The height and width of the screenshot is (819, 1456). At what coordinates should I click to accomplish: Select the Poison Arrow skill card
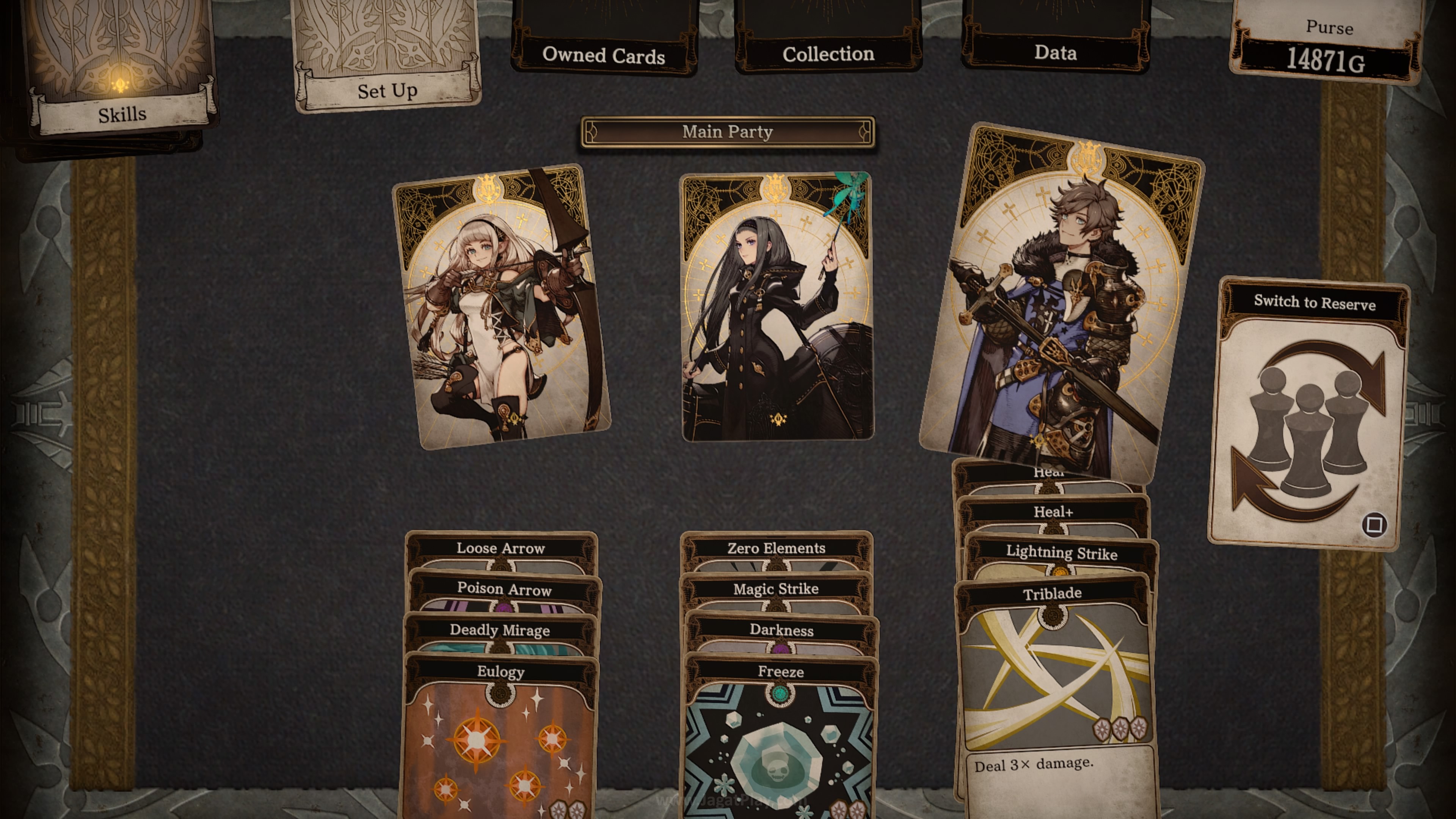coord(504,590)
